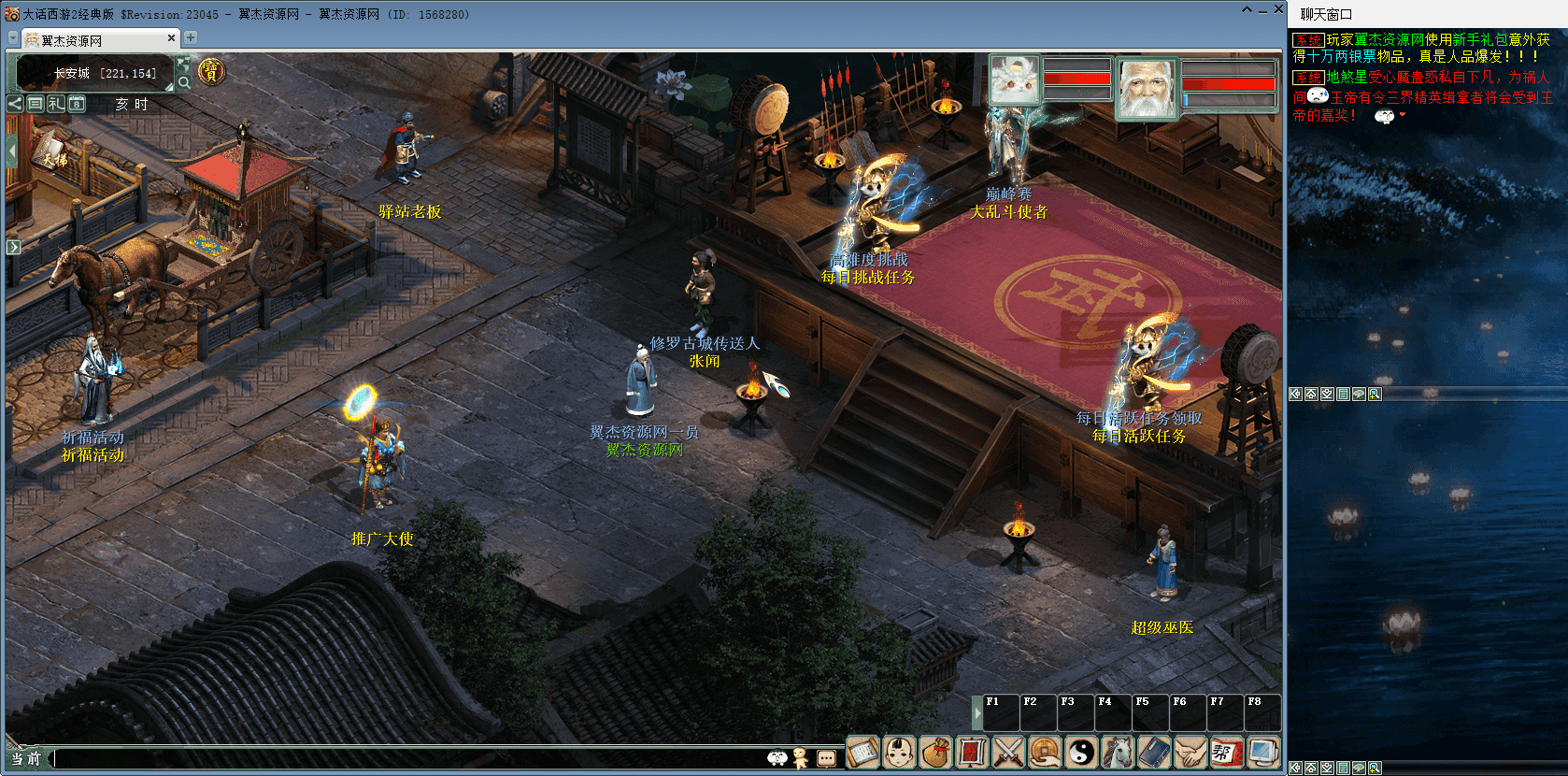Select the white furry pet portrait

1016,79
